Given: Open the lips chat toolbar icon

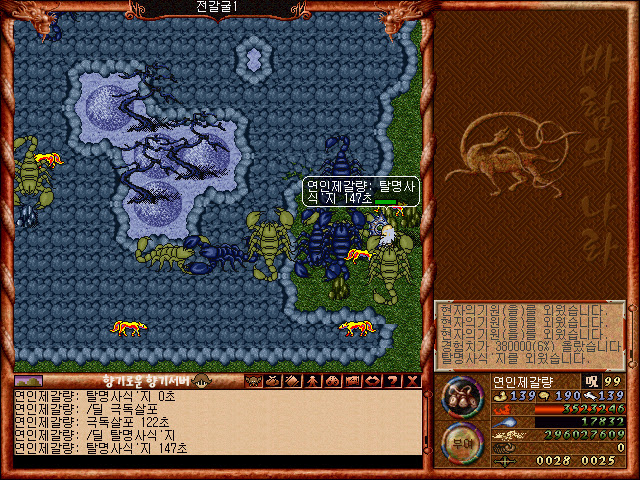Looking at the screenshot, I should [x=373, y=381].
